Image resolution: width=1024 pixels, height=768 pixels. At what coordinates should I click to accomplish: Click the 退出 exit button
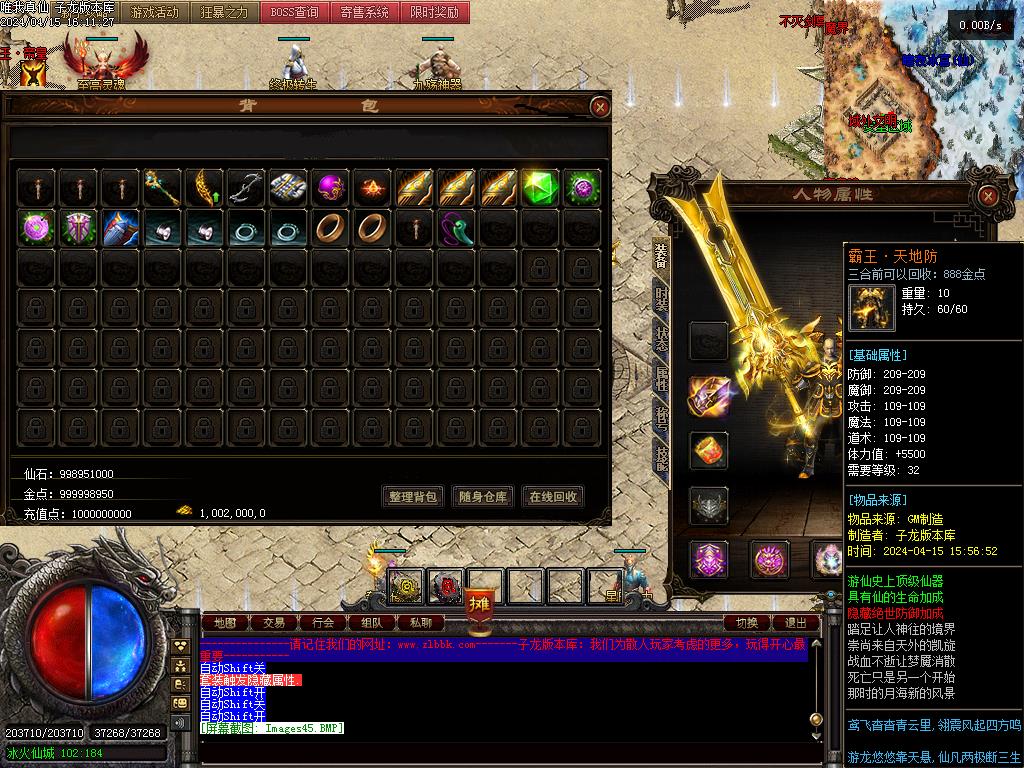pyautogui.click(x=796, y=623)
